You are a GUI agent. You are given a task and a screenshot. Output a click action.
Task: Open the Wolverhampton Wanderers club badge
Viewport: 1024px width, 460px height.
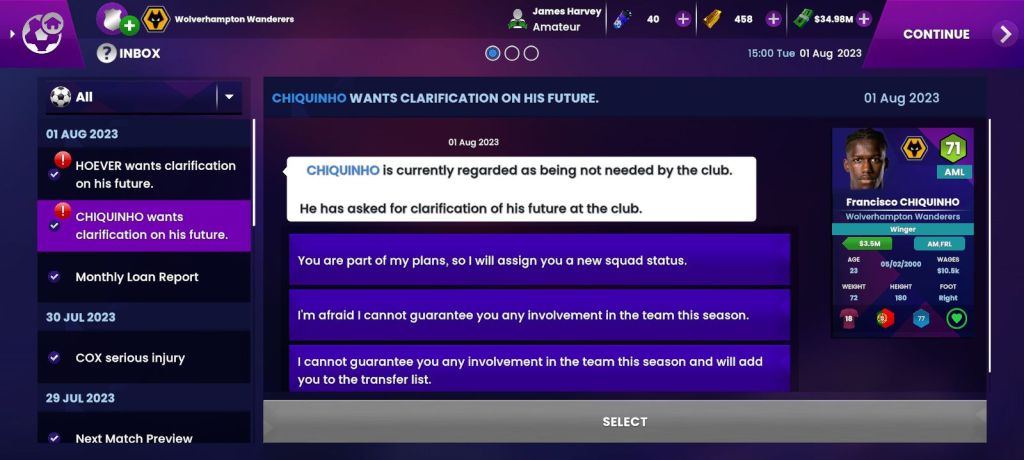click(156, 19)
